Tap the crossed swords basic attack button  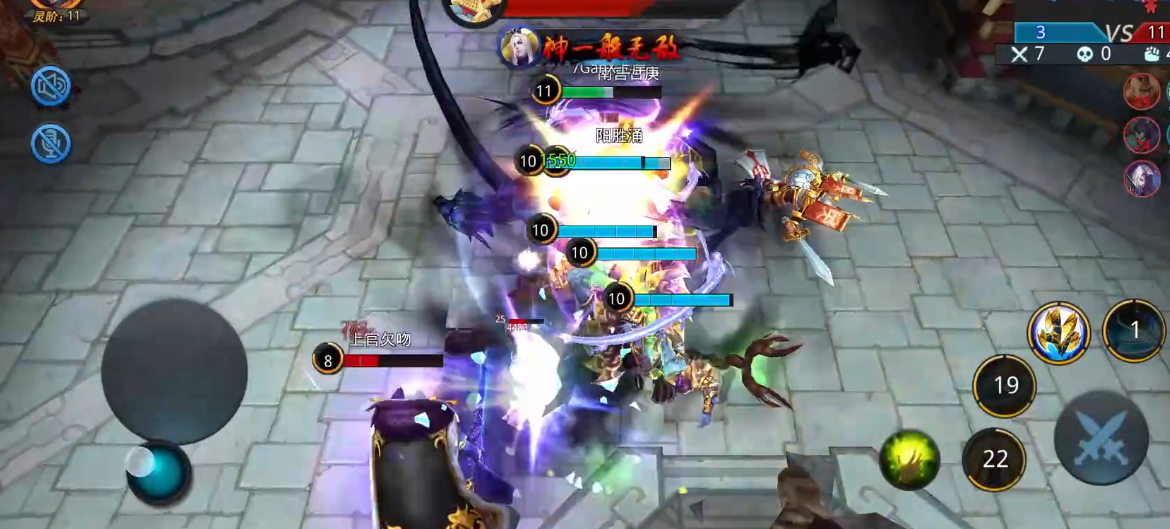[x=1100, y=437]
